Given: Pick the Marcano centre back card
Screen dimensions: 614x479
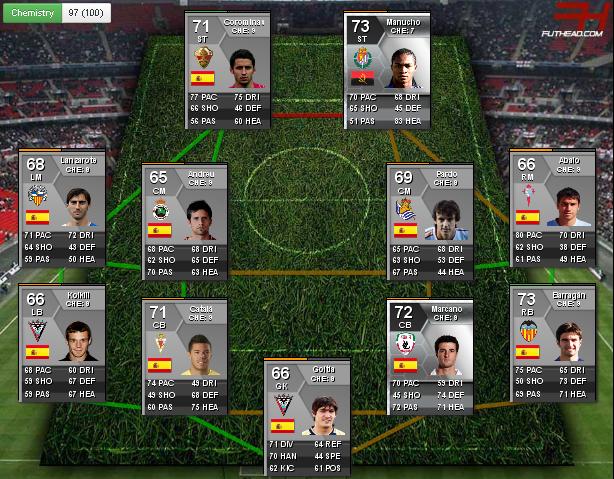Looking at the screenshot, I should point(430,357).
